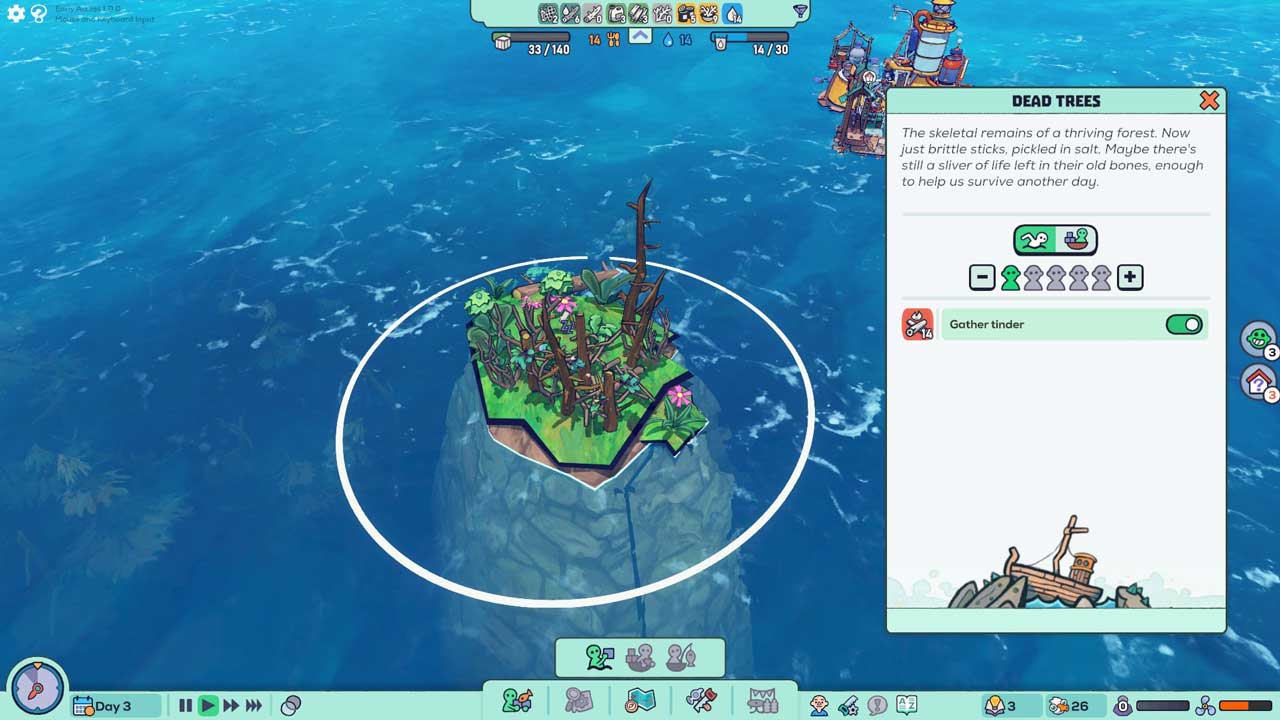Toggle the Gather tinder switch
The image size is (1280, 720).
[x=1184, y=325]
